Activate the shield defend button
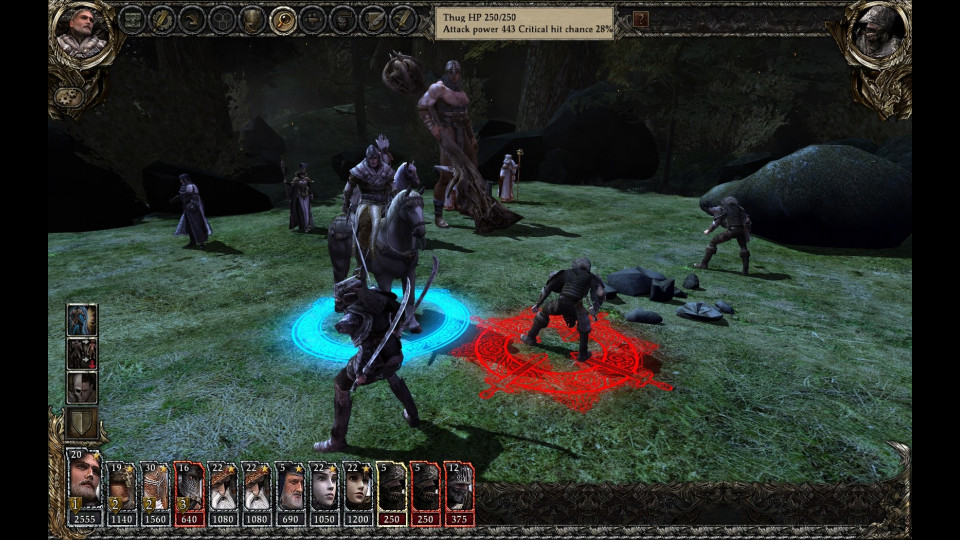 point(81,422)
